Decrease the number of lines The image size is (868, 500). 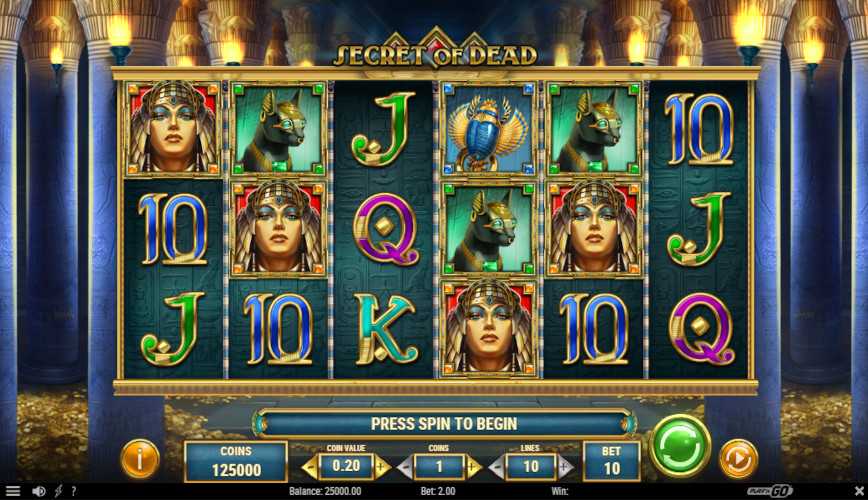point(494,466)
